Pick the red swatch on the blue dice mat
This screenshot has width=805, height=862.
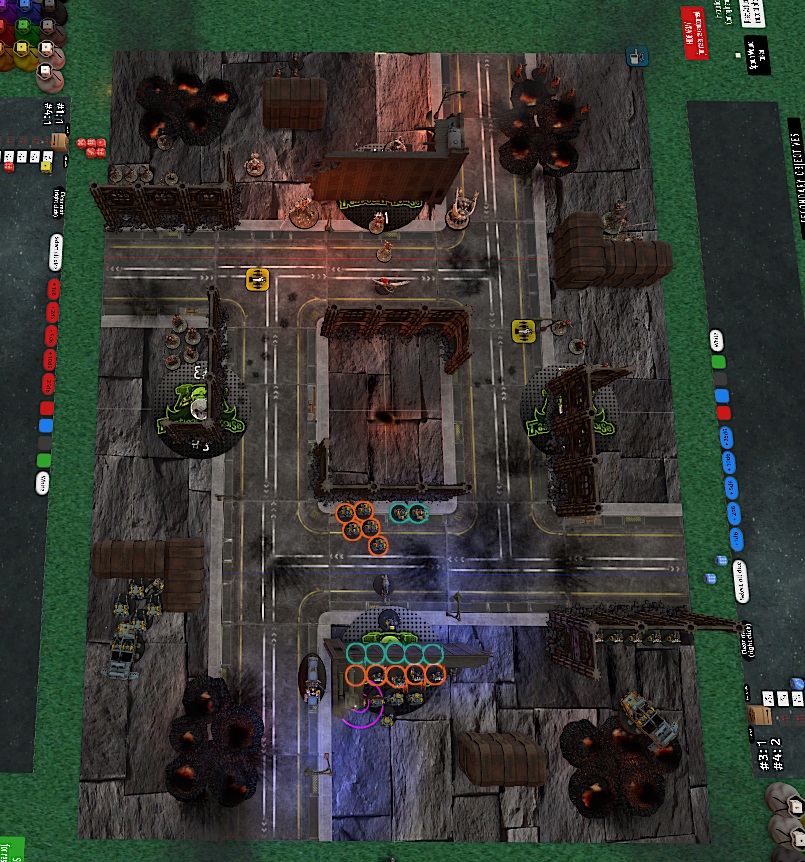pos(723,412)
